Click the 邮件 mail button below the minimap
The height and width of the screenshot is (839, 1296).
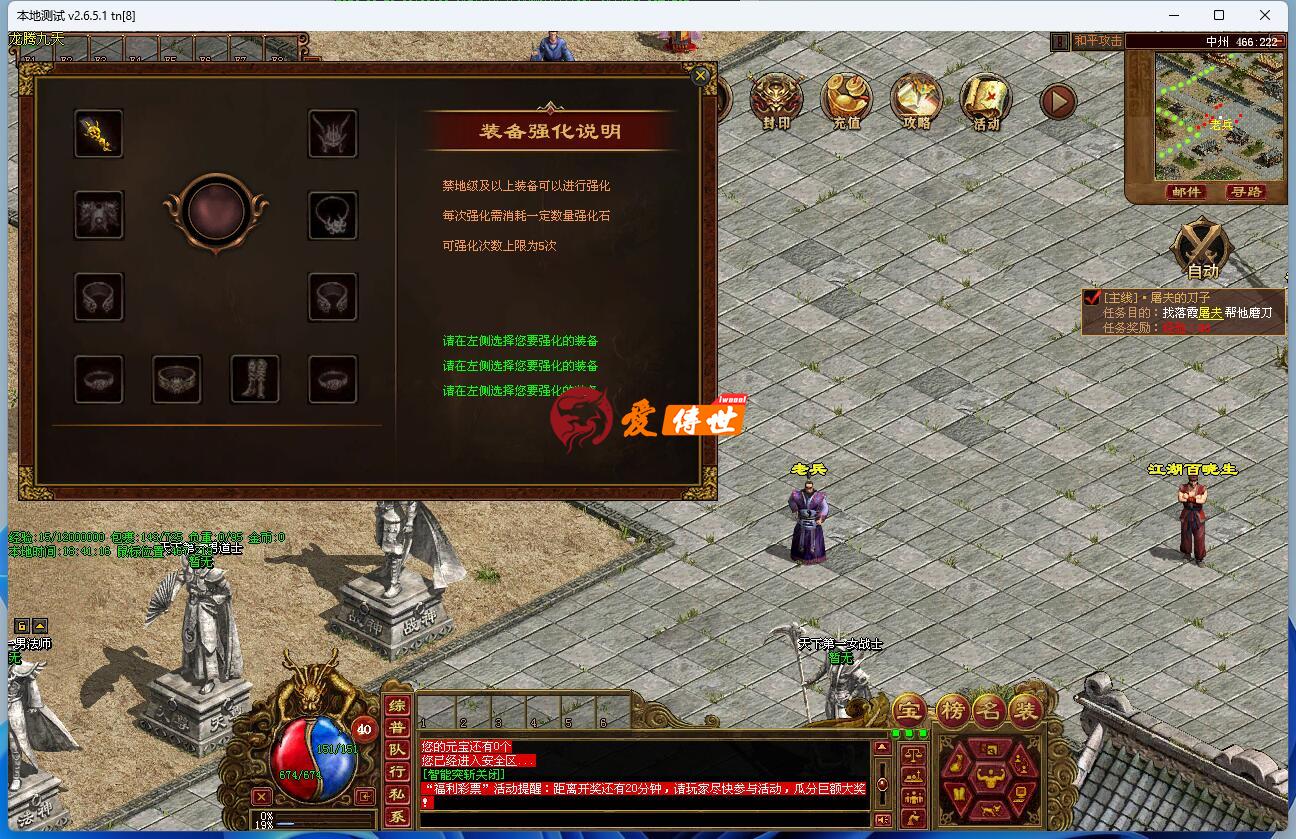[x=1186, y=193]
